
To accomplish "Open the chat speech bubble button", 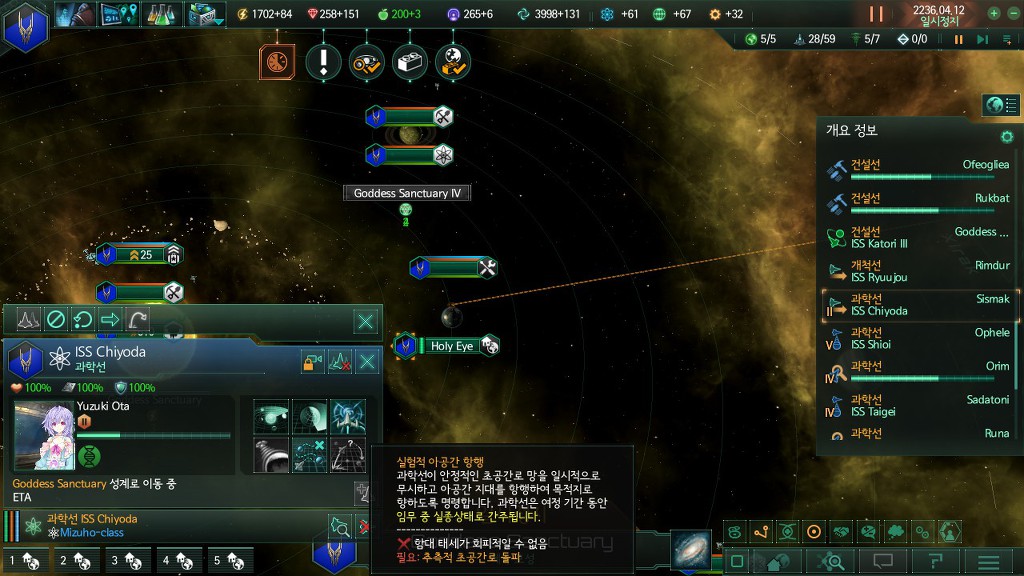I will (882, 562).
